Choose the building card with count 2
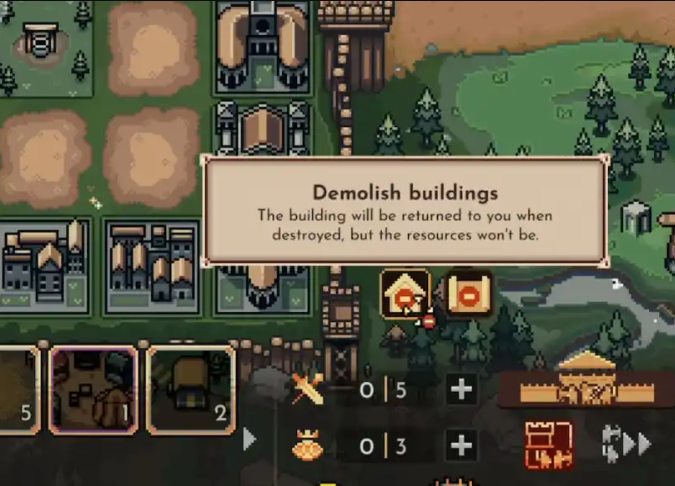Viewport: 675px width, 486px height. point(191,390)
